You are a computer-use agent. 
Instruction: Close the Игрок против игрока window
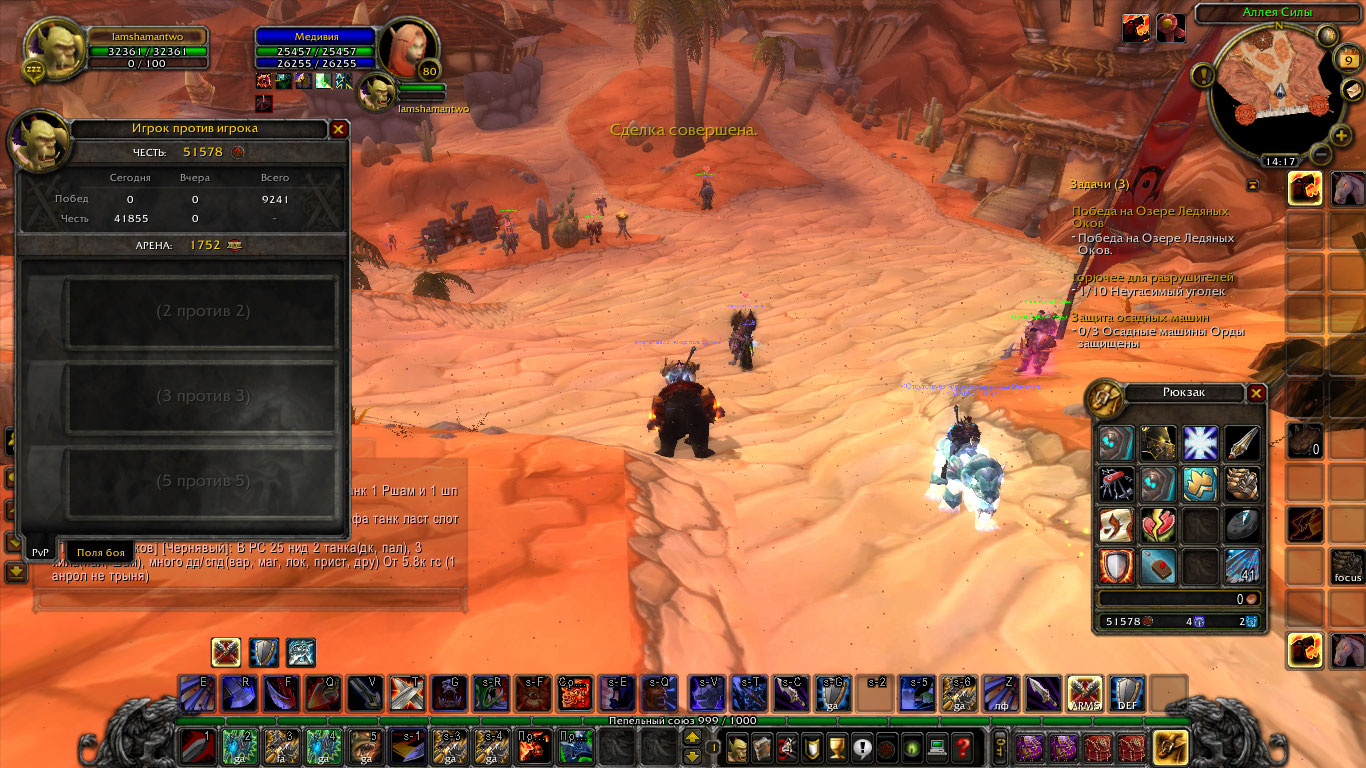(339, 129)
